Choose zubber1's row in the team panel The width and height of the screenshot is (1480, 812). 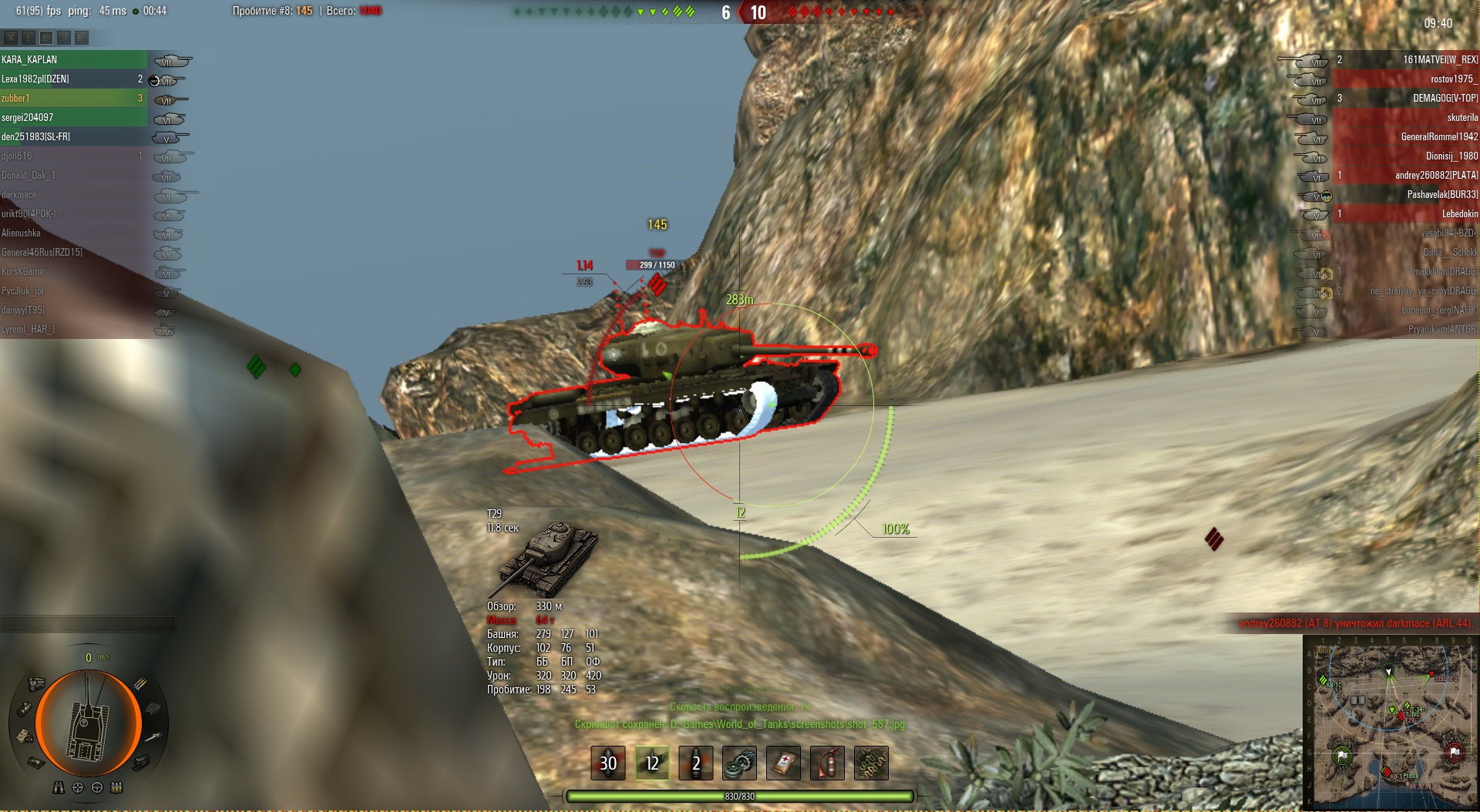point(73,98)
